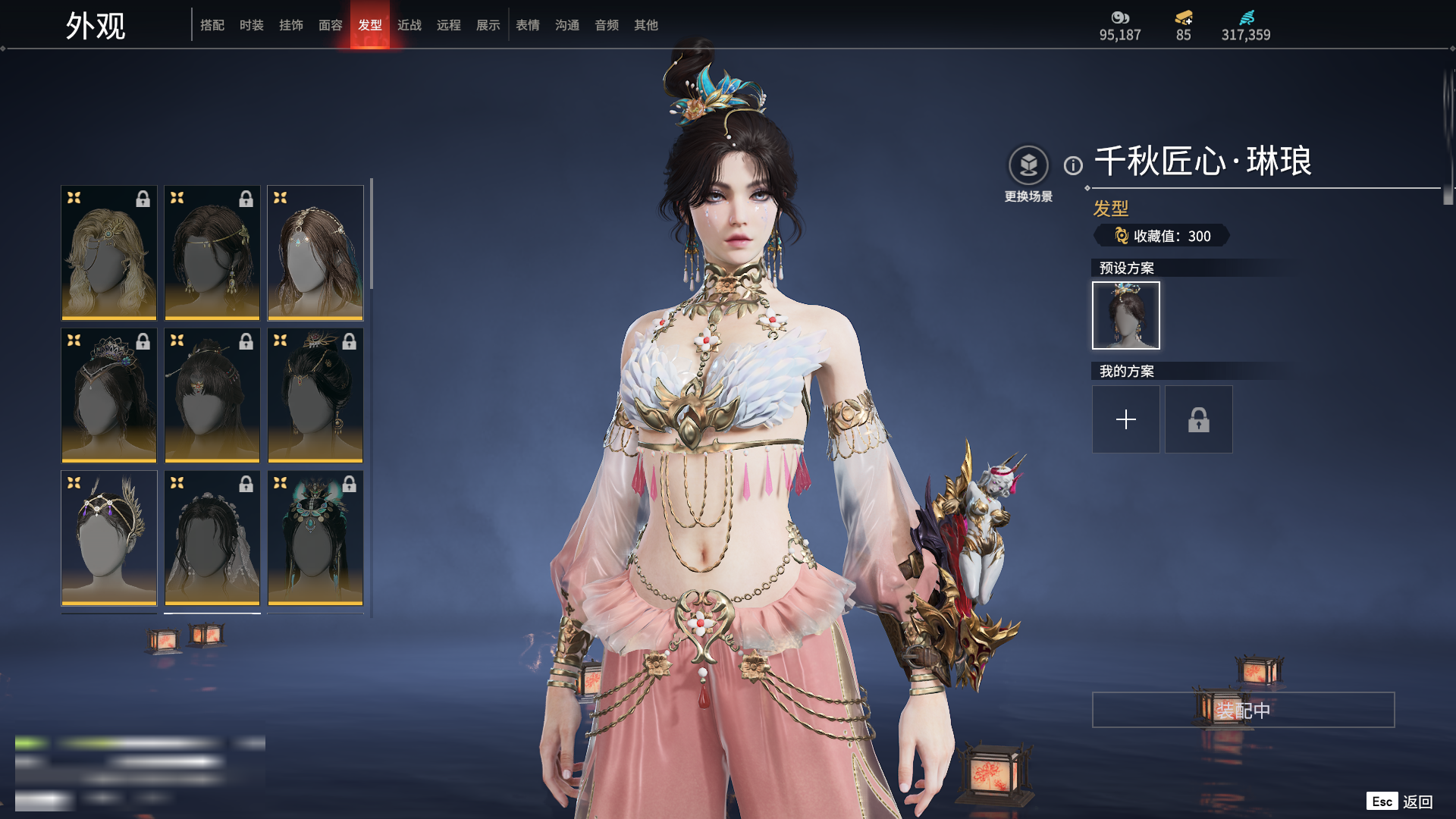Choose the wavy blonde hairstyle tile
This screenshot has height=819, width=1456.
click(109, 253)
